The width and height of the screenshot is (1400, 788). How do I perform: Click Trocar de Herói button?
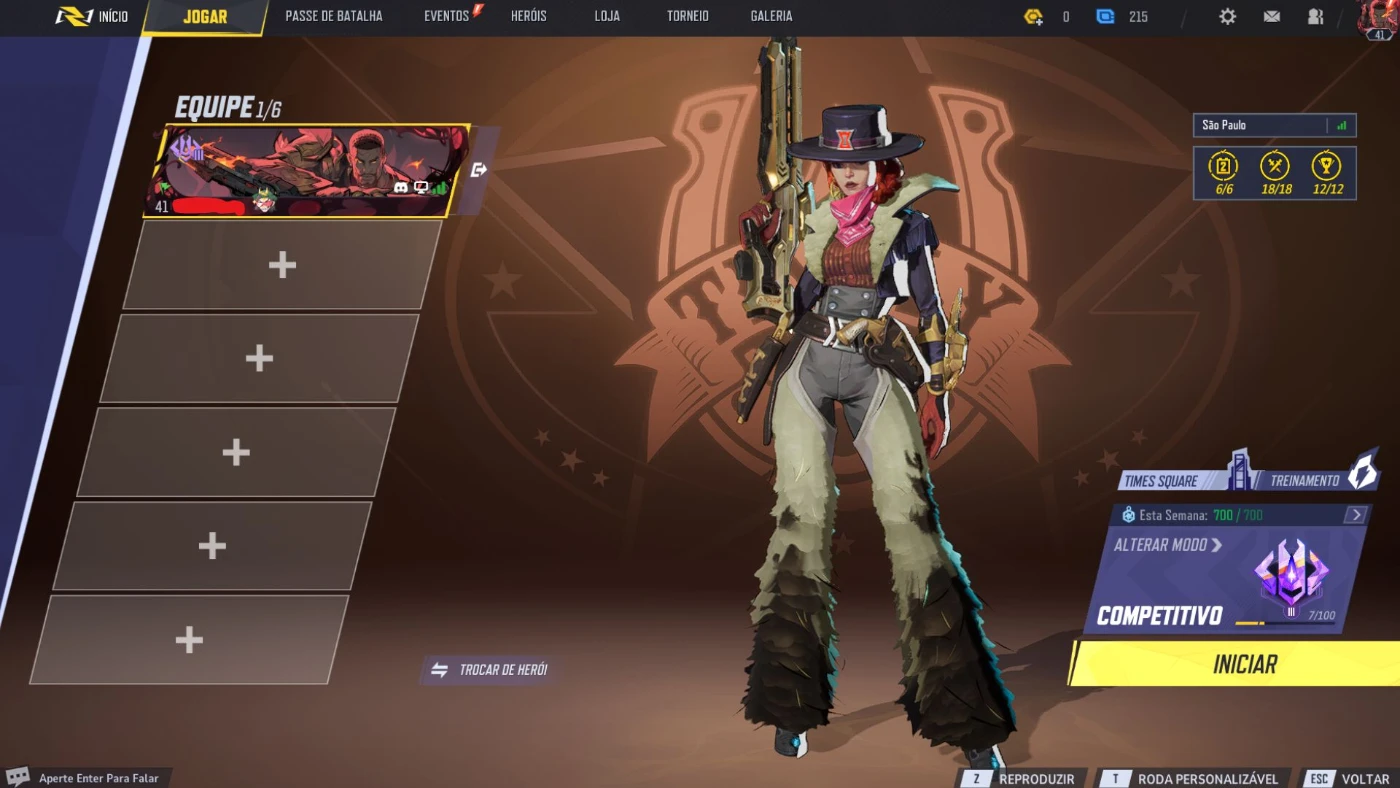point(489,670)
